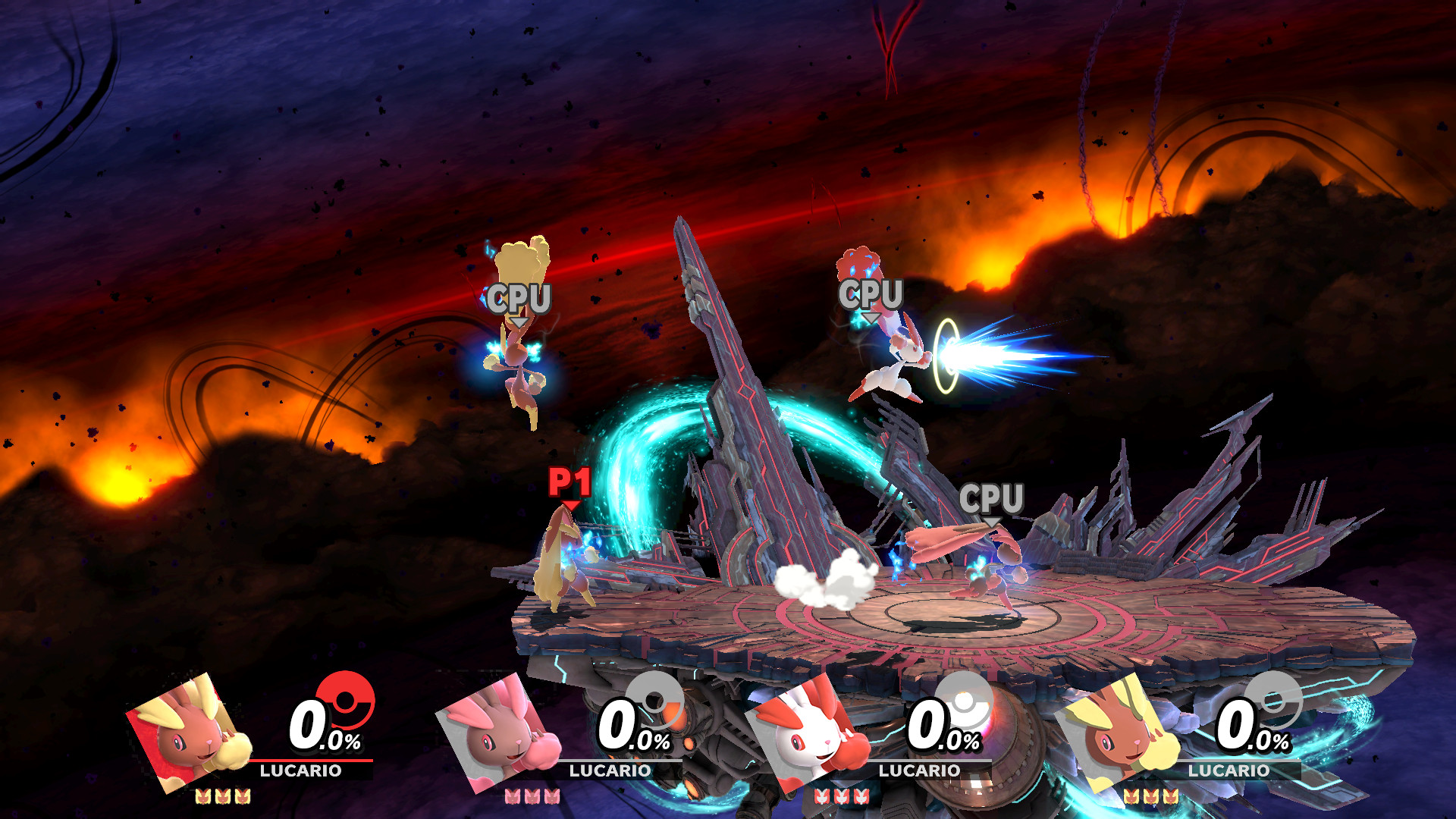This screenshot has width=1456, height=819.
Task: Click the LUCARIO name label on Player 1's panel
Action: tap(300, 770)
